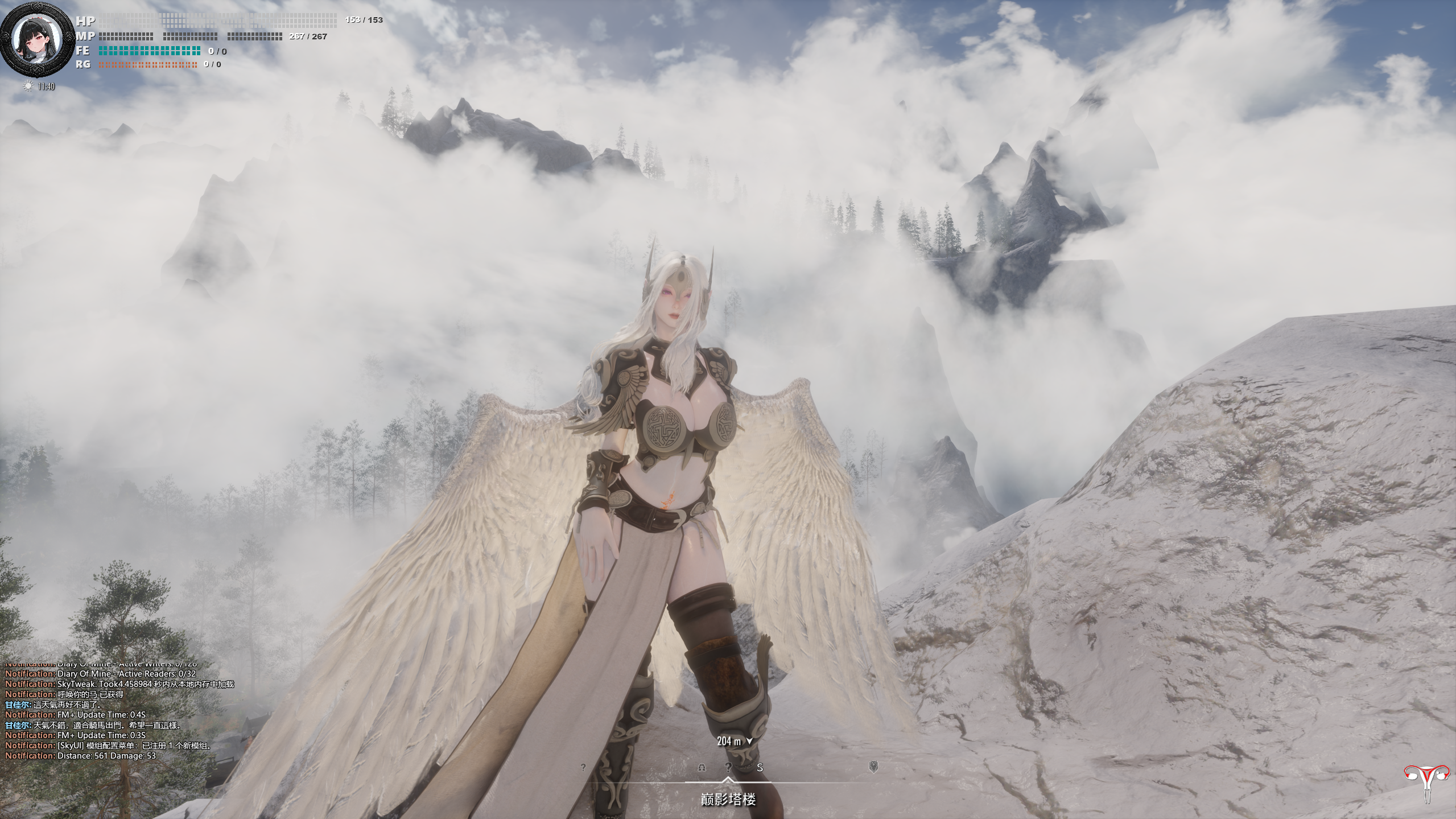
Task: Click the SkyUI mod registration notification line
Action: click(108, 746)
